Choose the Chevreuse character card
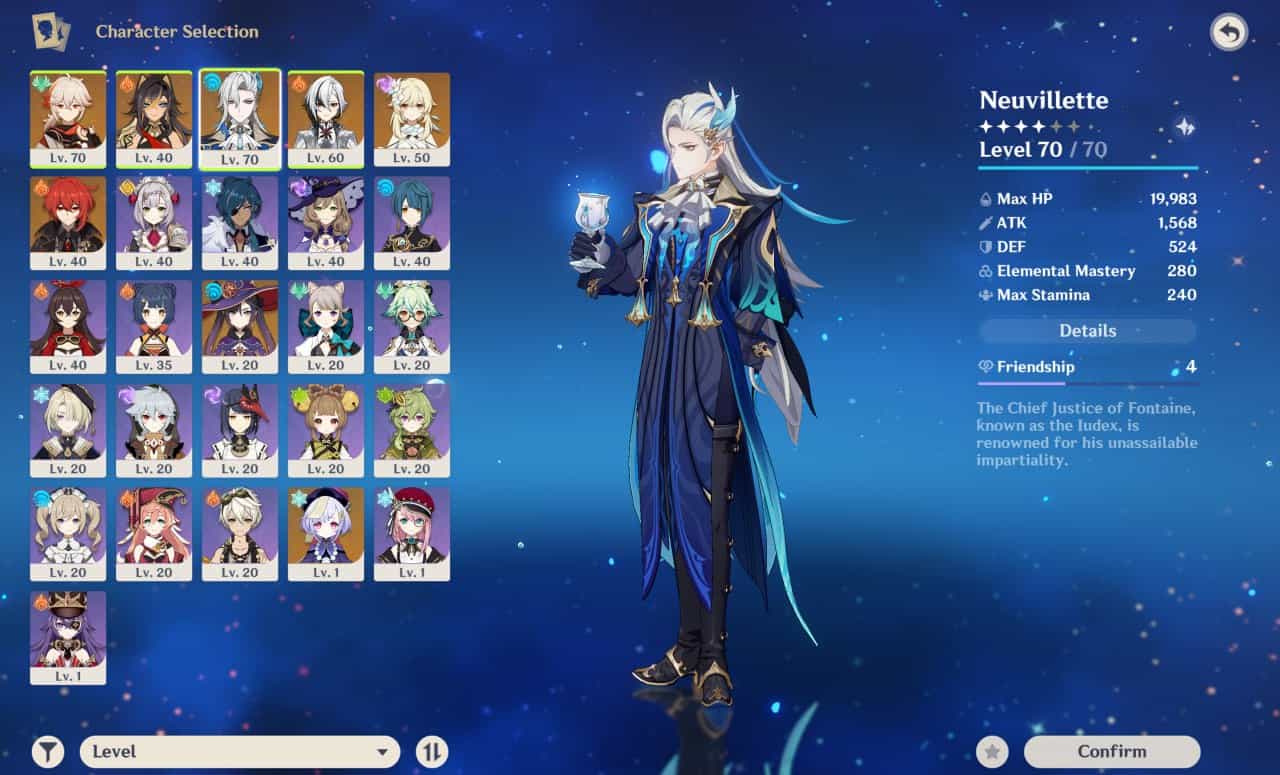This screenshot has width=1280, height=775. pos(68,637)
